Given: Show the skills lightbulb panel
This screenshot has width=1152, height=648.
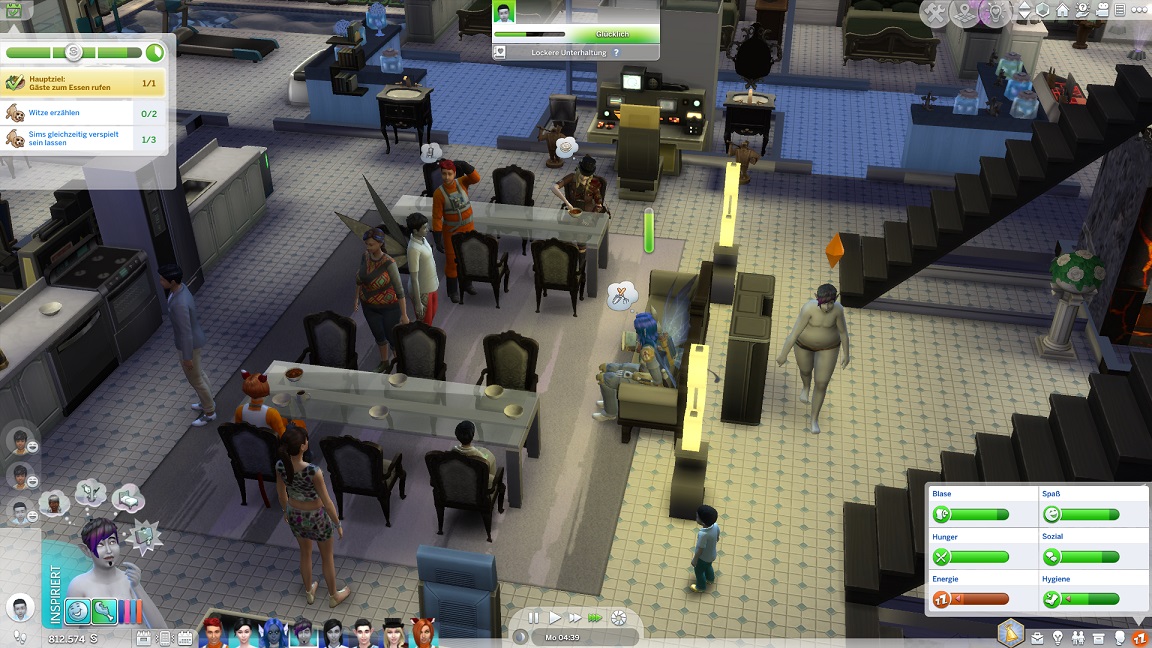Looking at the screenshot, I should [1058, 637].
